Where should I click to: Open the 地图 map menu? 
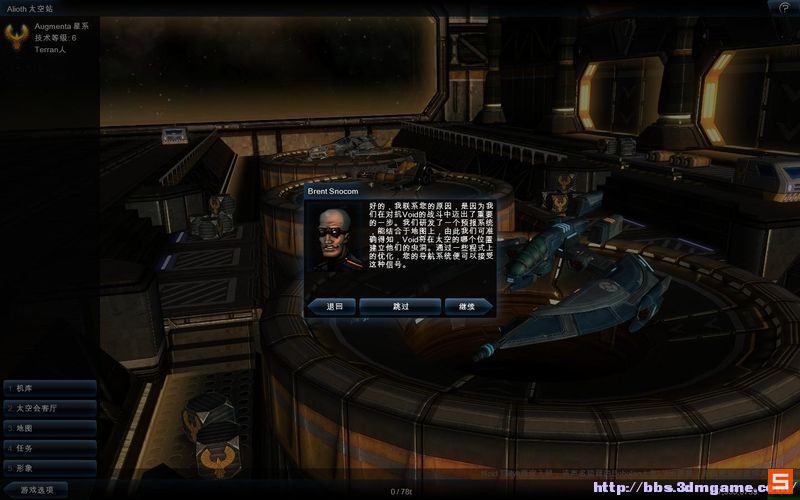point(48,428)
